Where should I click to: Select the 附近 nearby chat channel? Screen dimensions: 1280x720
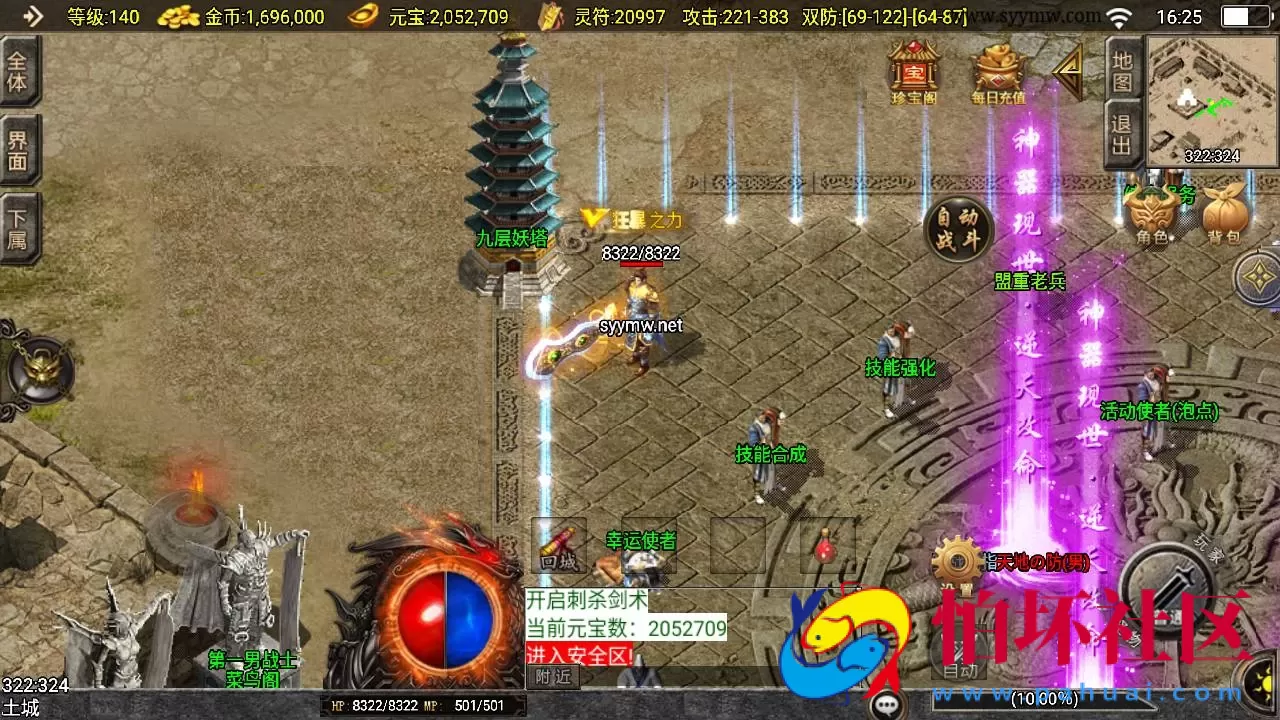[552, 677]
